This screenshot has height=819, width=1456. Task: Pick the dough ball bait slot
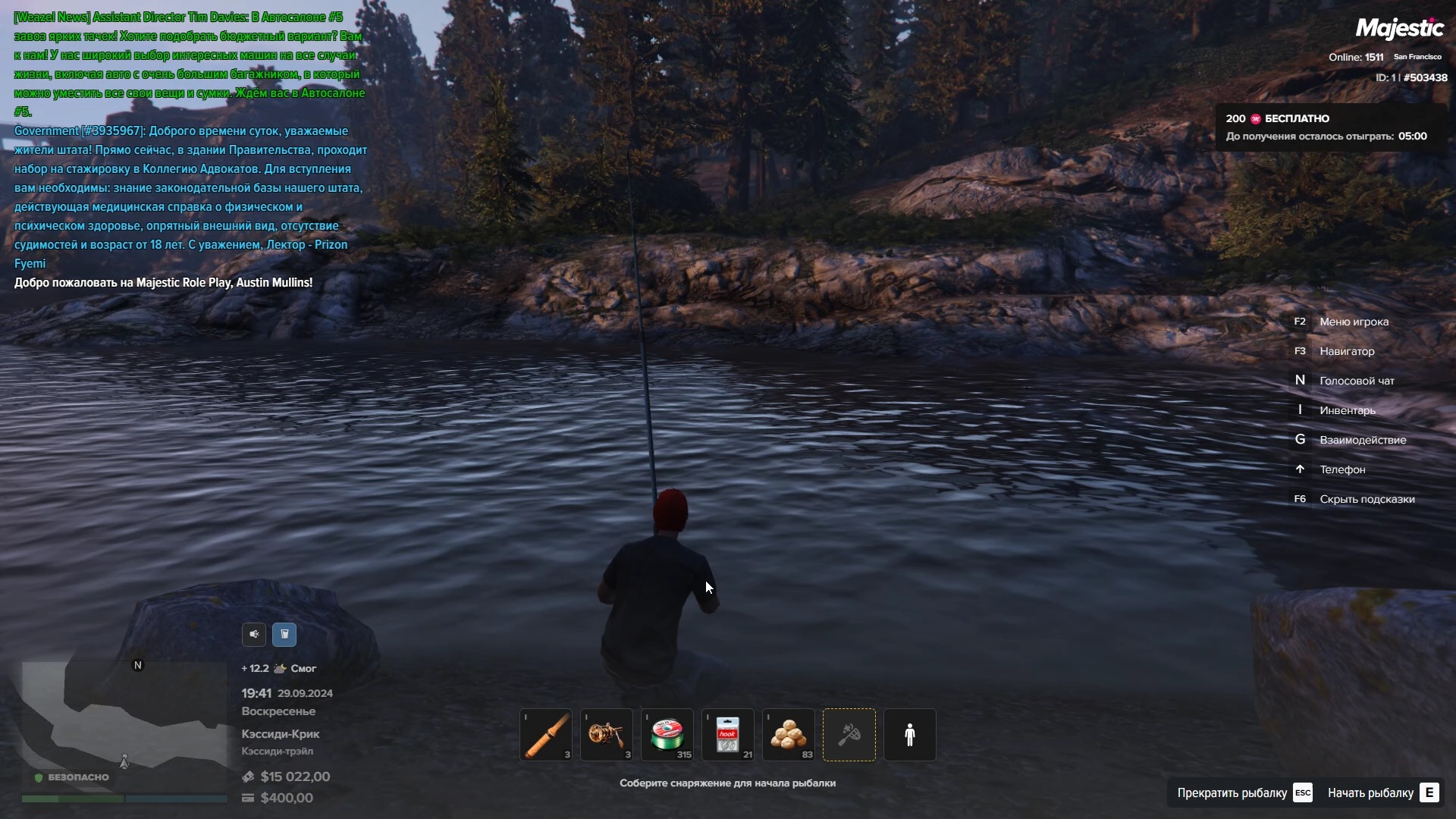(789, 734)
